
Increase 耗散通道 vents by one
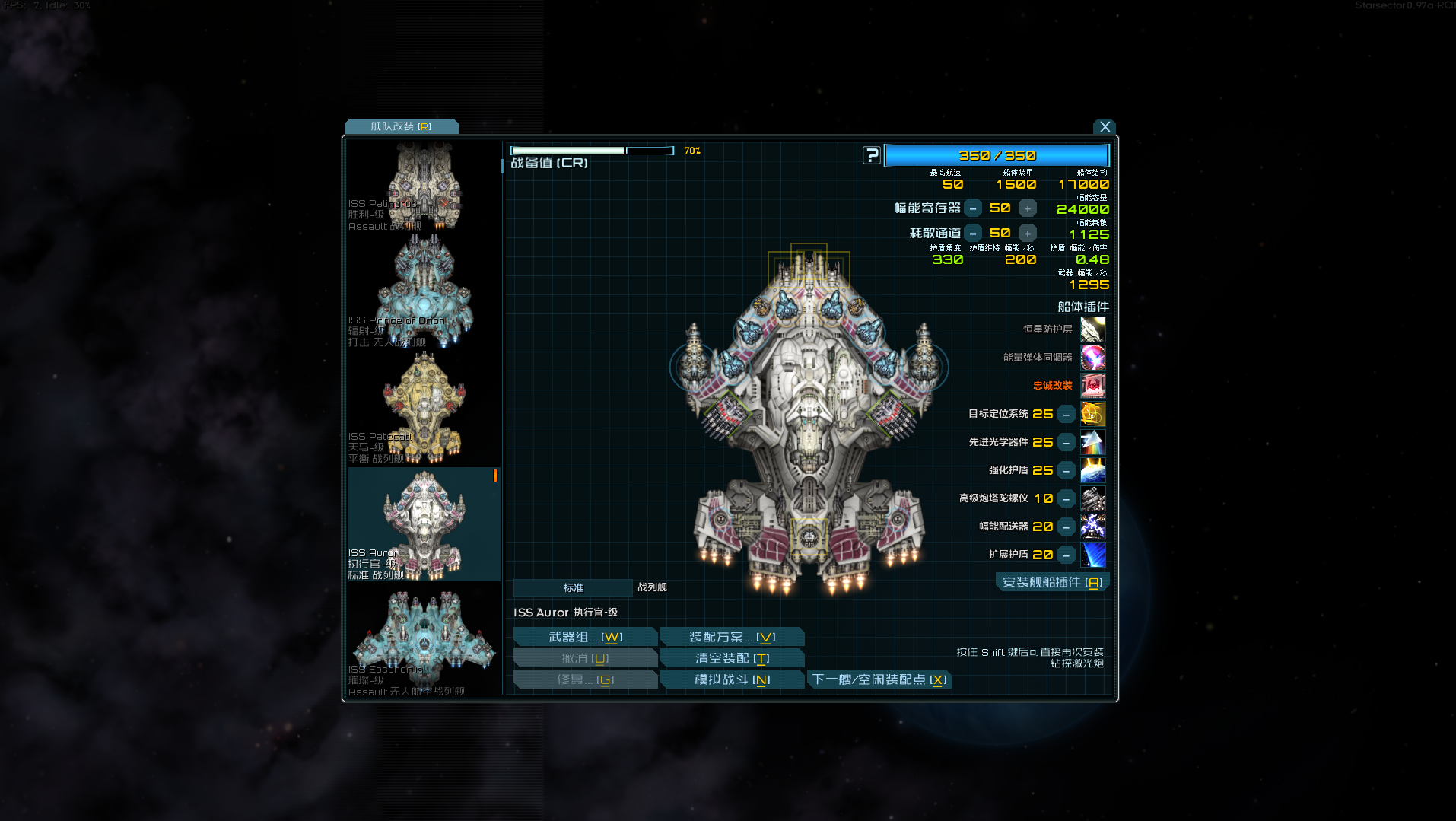pyautogui.click(x=1027, y=234)
